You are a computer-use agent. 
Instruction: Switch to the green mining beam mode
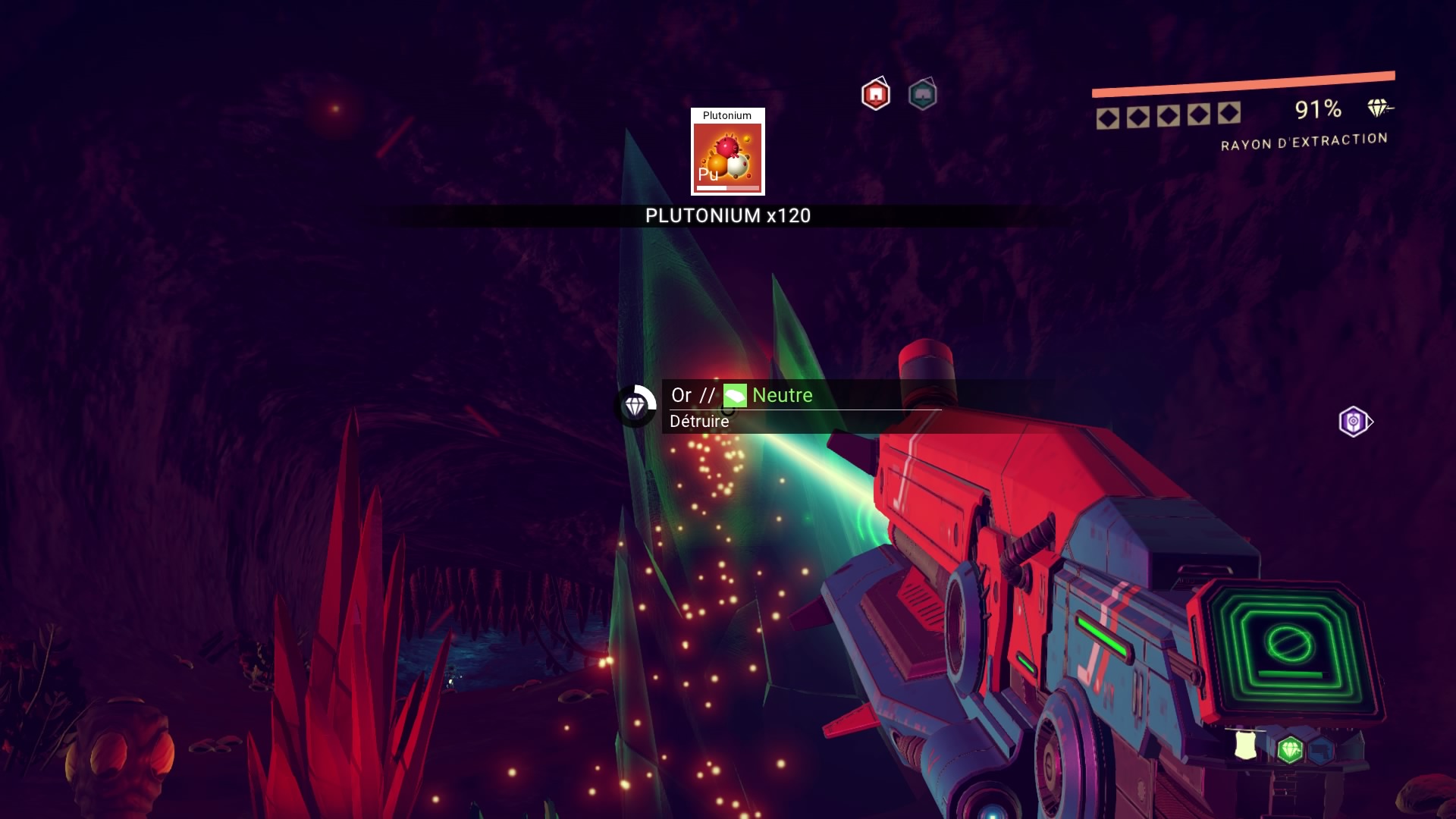pos(1289,750)
